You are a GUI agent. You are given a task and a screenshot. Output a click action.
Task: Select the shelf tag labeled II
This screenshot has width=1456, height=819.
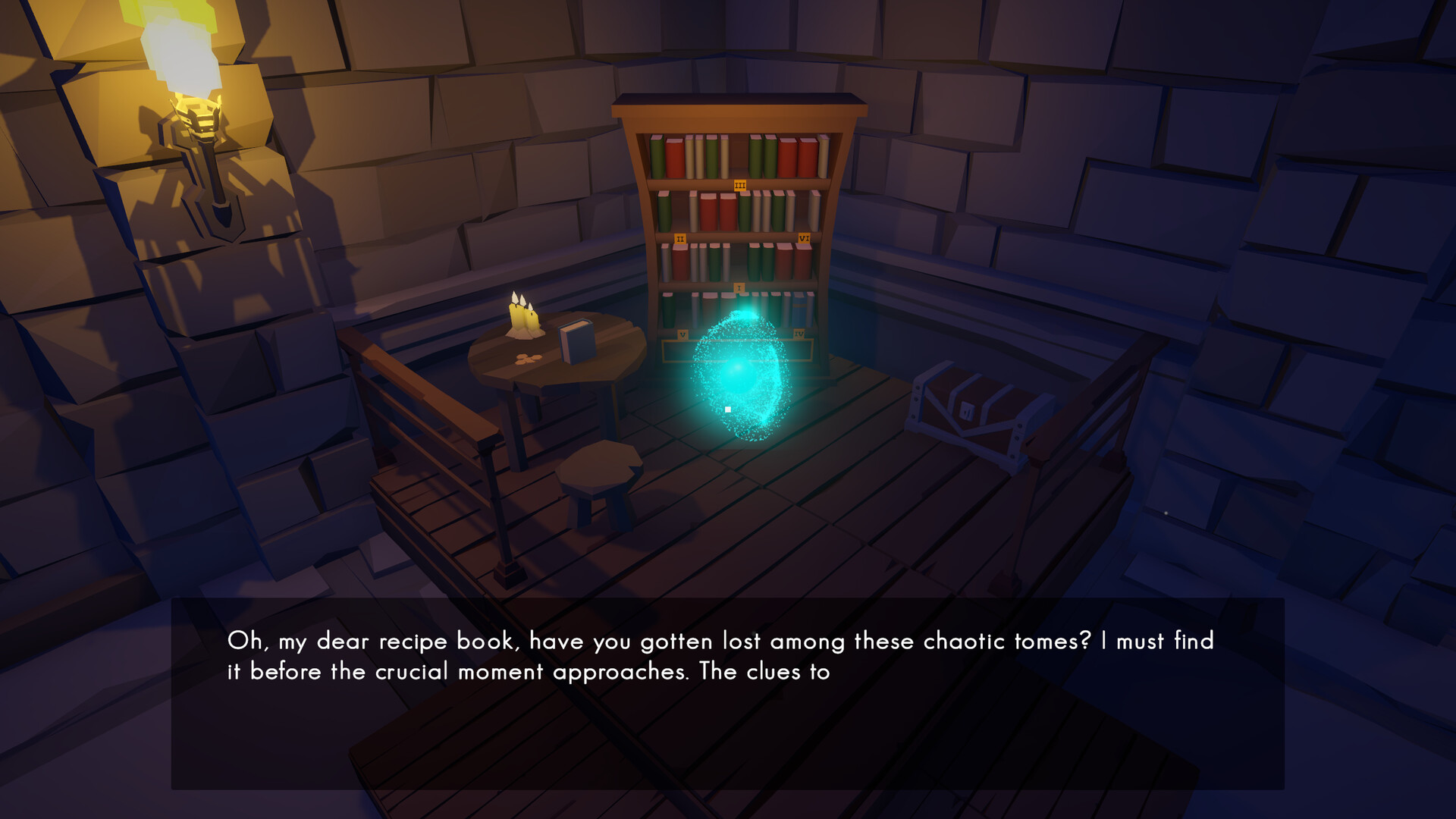click(680, 239)
